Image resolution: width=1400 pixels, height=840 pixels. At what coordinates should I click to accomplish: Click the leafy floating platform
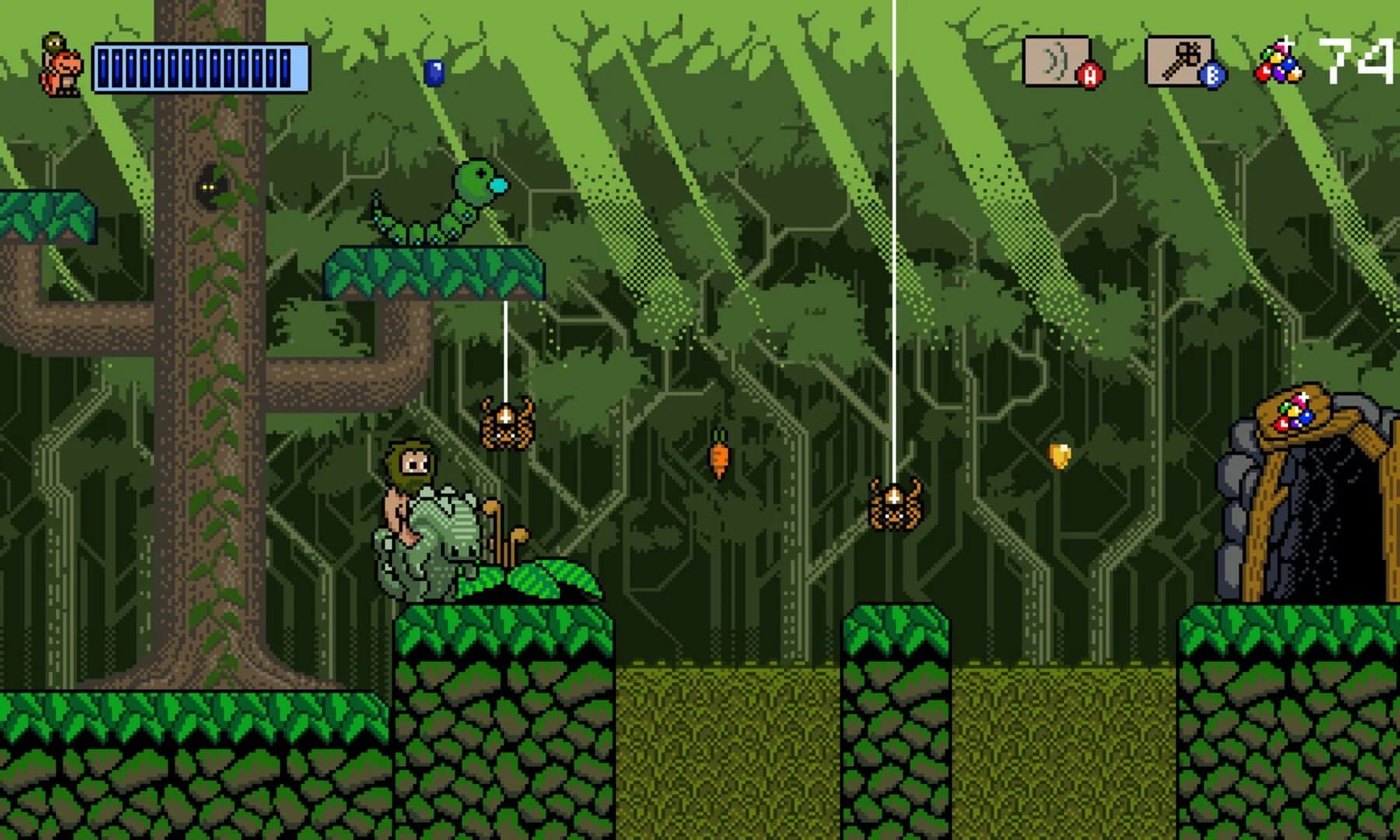coord(432,274)
